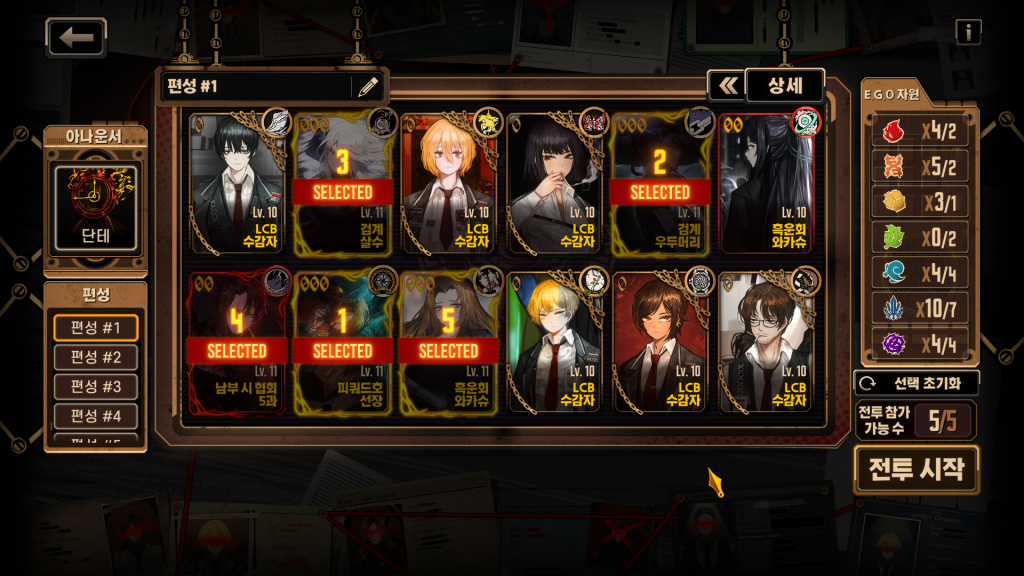Select the 단테 announcer portrait
This screenshot has width=1024, height=576.
(97, 207)
